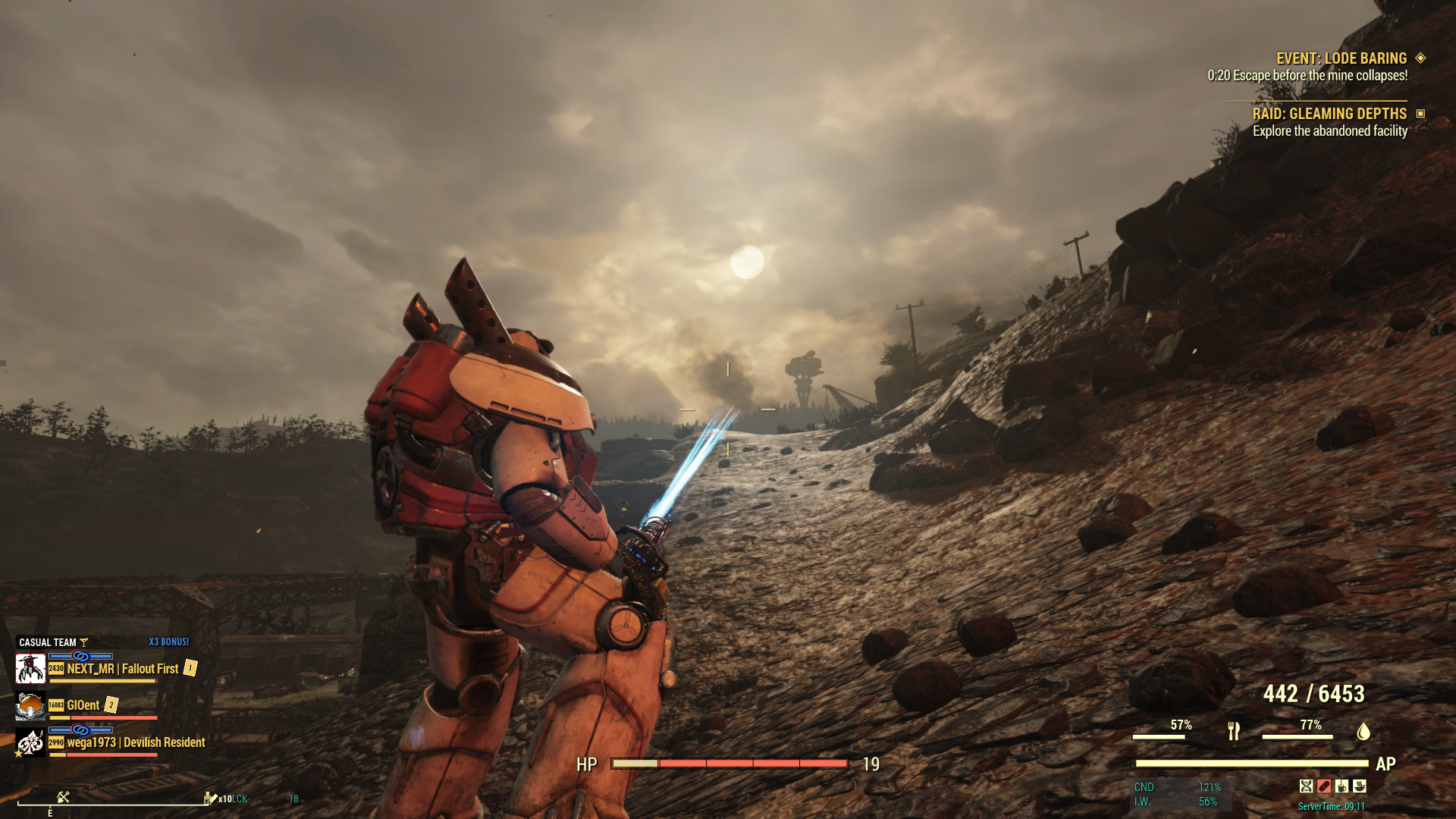Select the Raid: Gleaming Depths quest tracker
This screenshot has width=1456, height=819.
[1329, 114]
